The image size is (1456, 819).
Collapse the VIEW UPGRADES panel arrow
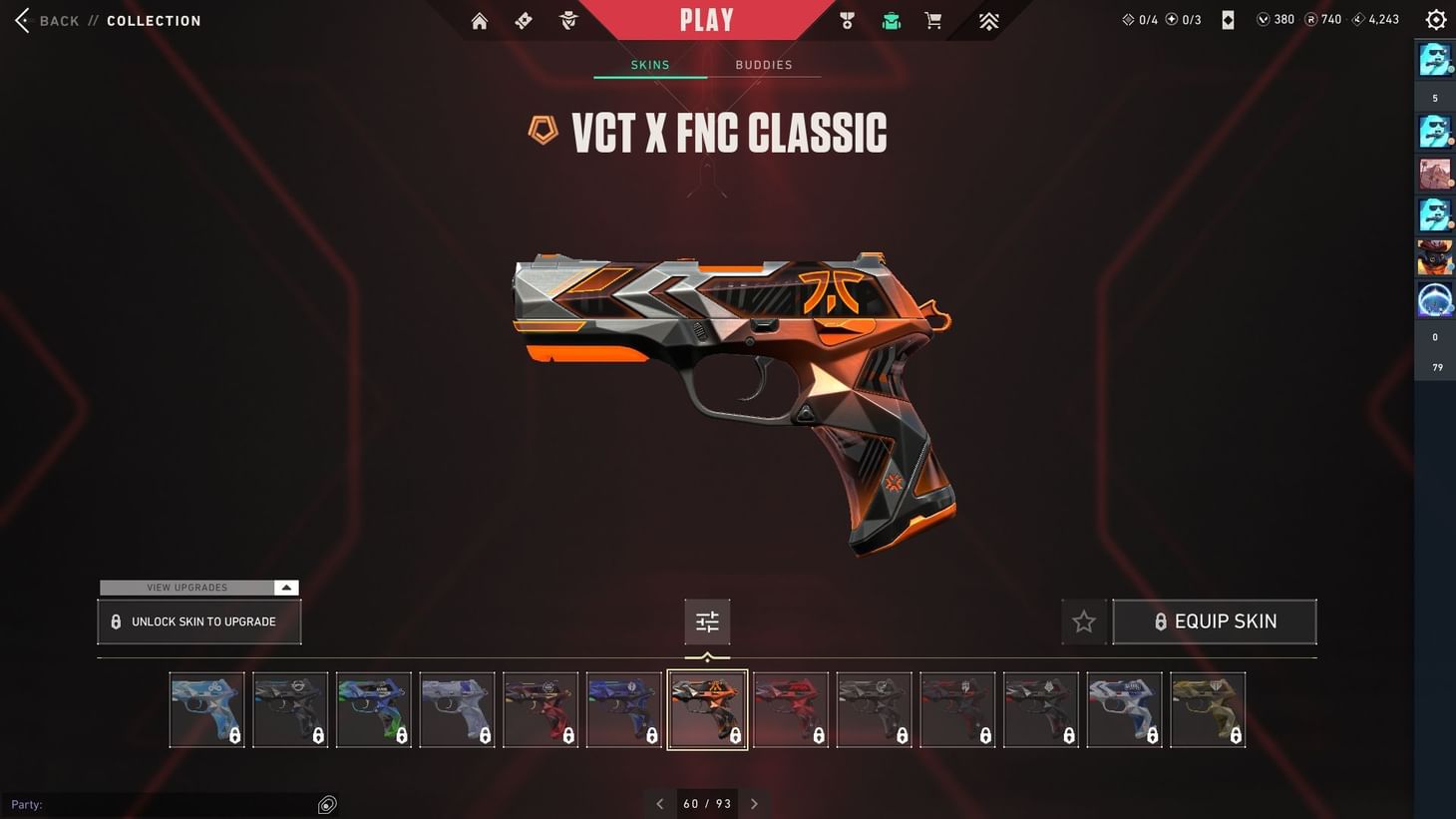(286, 588)
